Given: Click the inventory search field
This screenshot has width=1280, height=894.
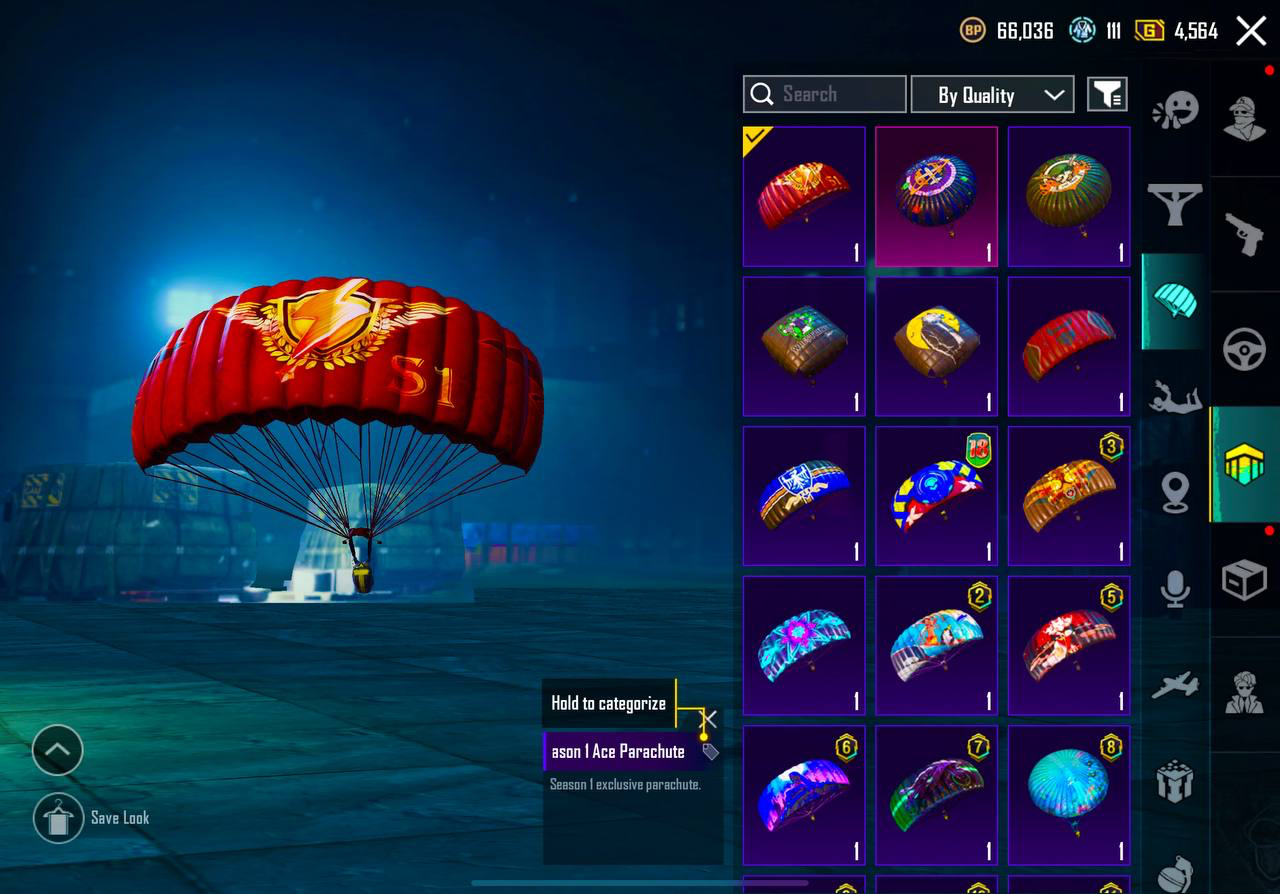Looking at the screenshot, I should point(825,94).
